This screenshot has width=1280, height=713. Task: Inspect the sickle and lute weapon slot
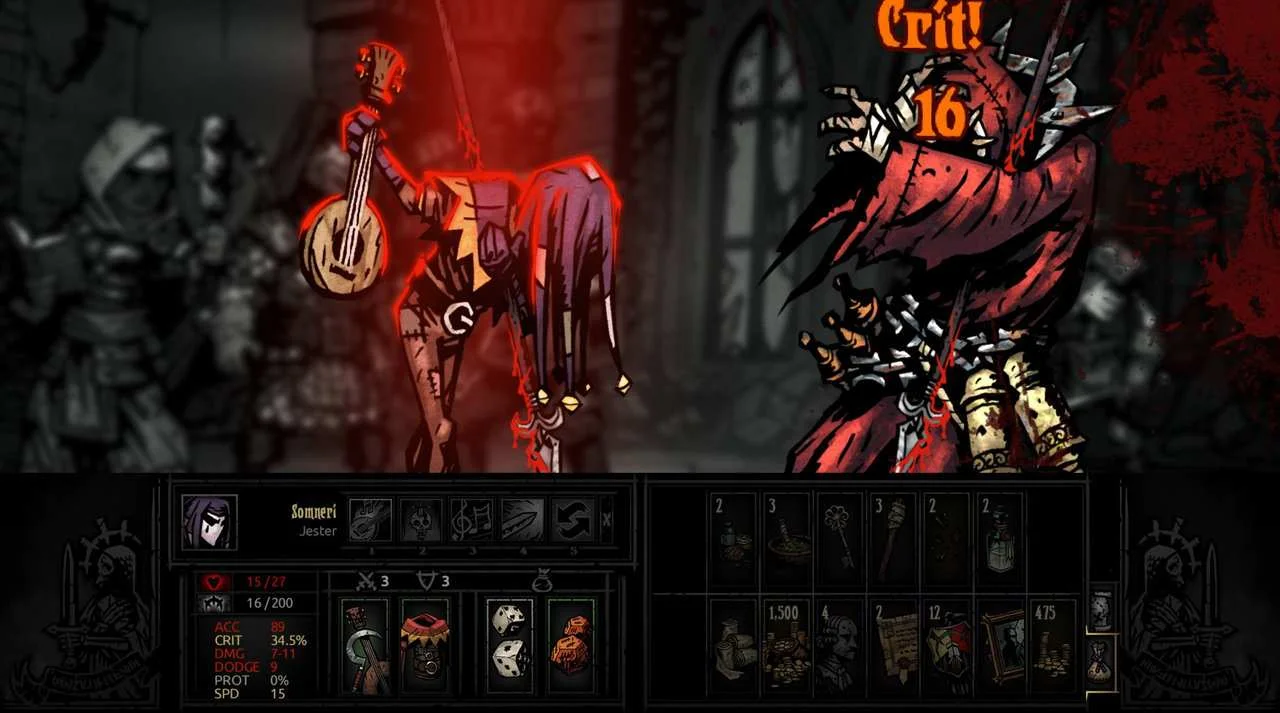pyautogui.click(x=364, y=646)
